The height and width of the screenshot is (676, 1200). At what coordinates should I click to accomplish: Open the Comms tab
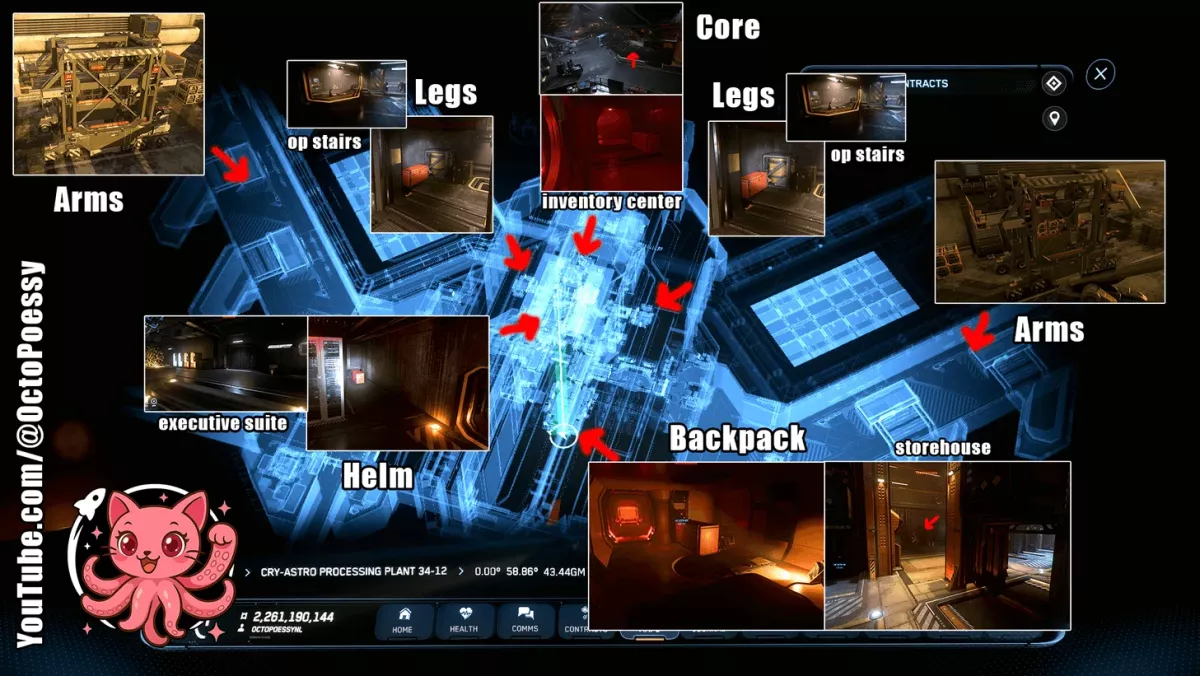pos(524,620)
